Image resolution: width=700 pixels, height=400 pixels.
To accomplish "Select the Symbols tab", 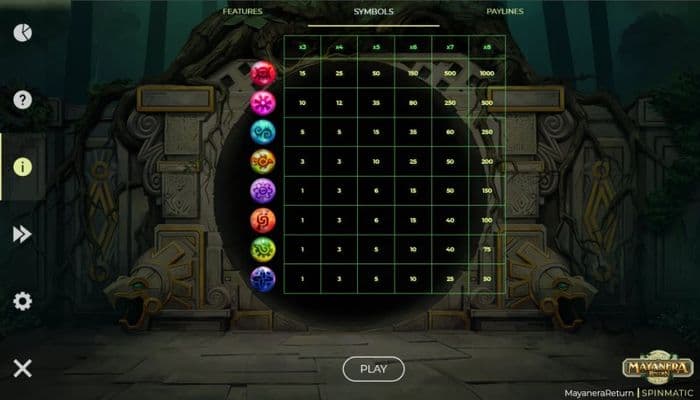I will click(x=373, y=11).
